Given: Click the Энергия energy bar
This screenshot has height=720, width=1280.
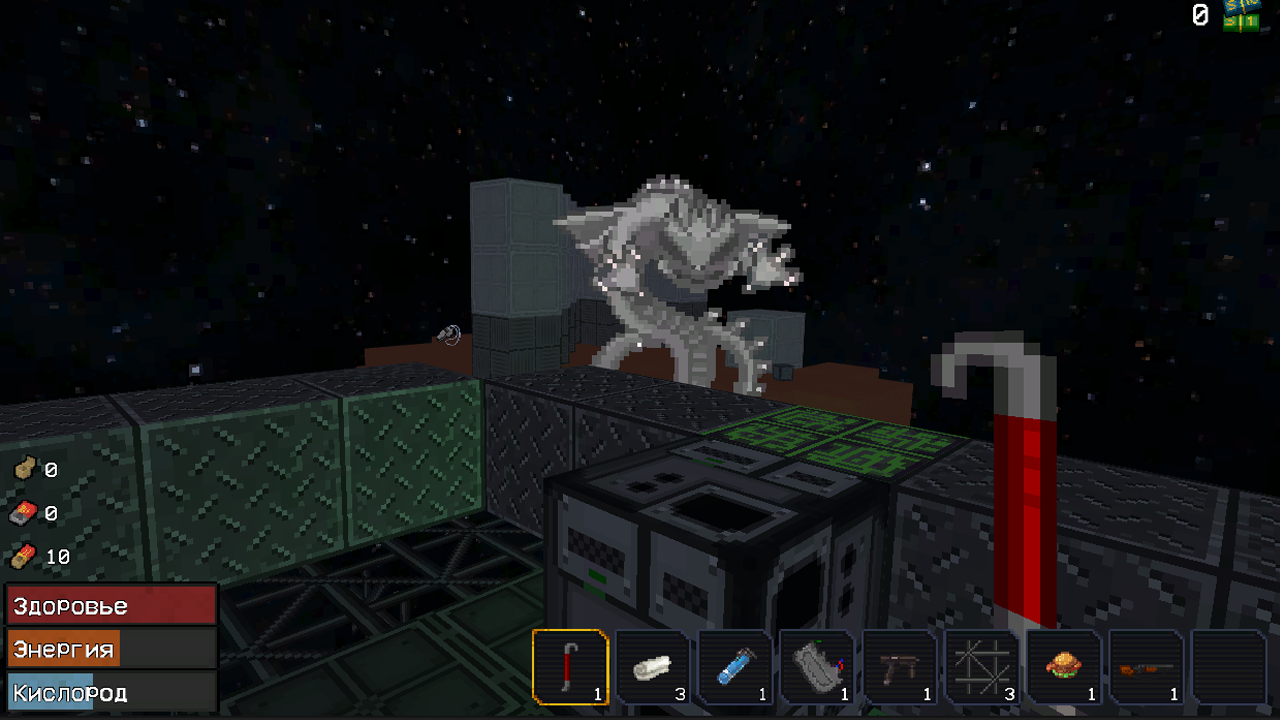Looking at the screenshot, I should (x=110, y=648).
